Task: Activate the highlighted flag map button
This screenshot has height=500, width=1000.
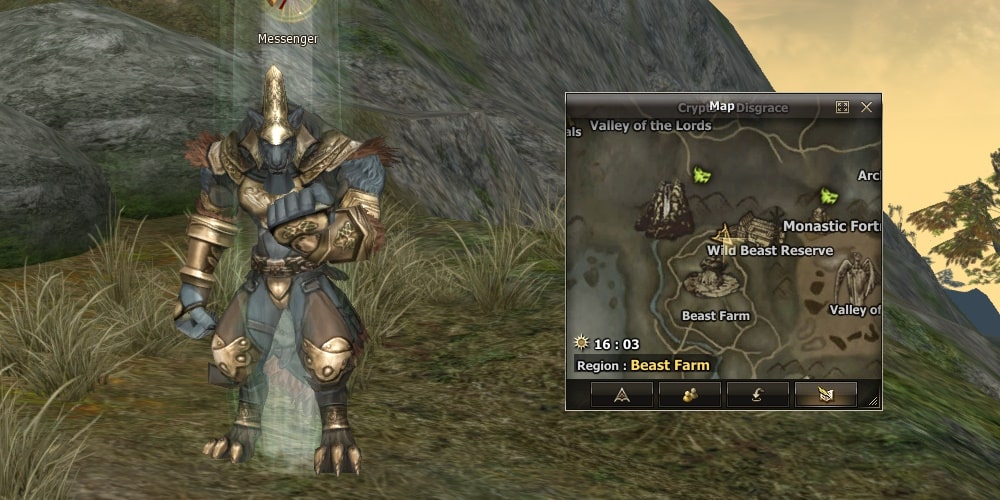Action: pyautogui.click(x=825, y=394)
